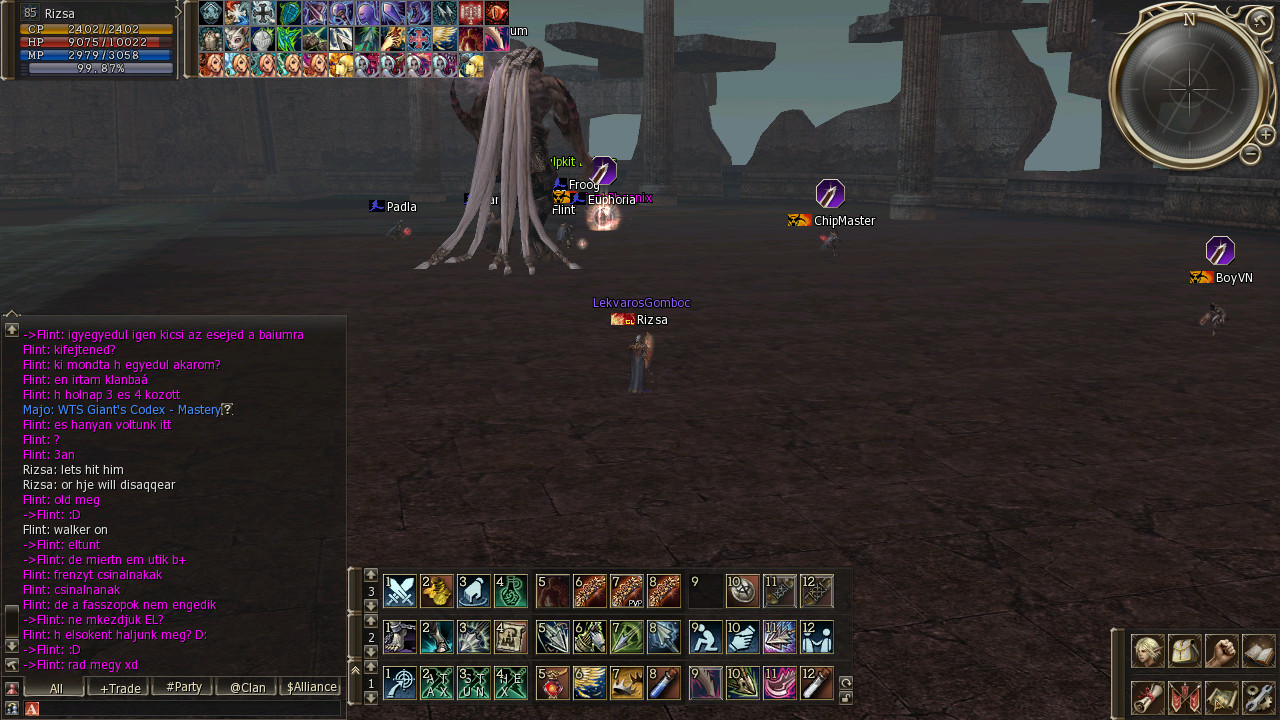
Task: Click the chat message input field
Action: pyautogui.click(x=190, y=708)
